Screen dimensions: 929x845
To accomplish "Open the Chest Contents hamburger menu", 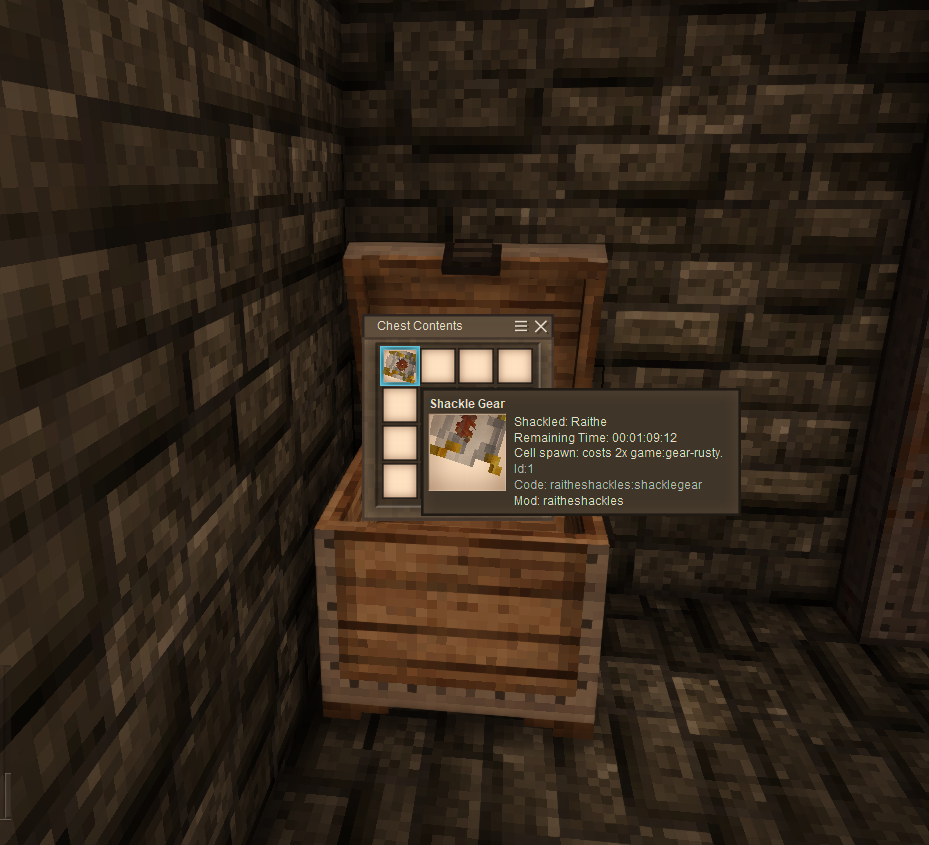I will (520, 326).
